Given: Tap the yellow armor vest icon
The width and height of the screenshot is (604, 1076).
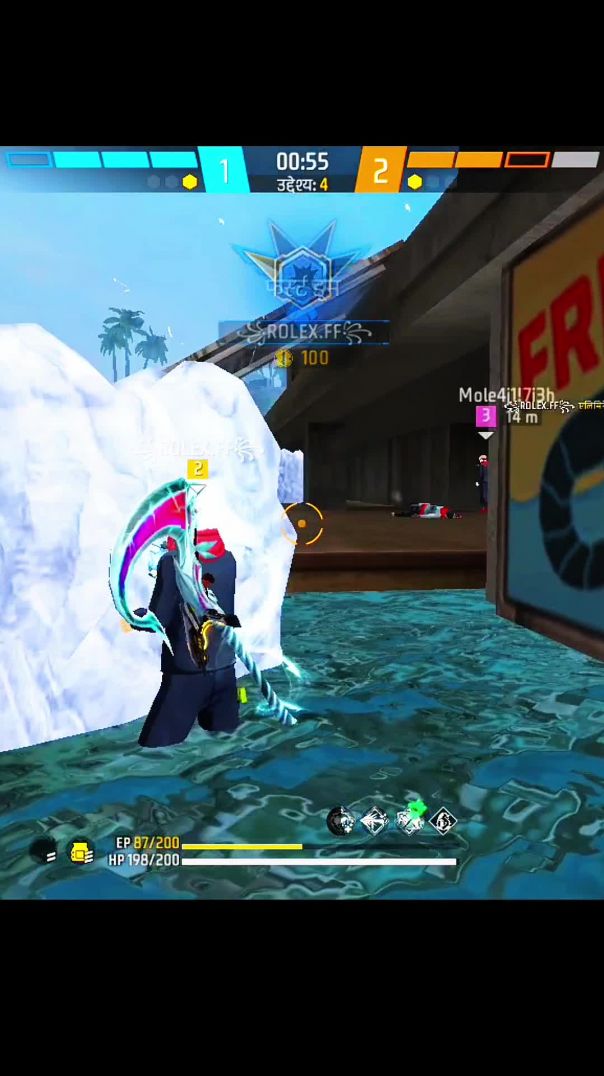Looking at the screenshot, I should [x=81, y=852].
